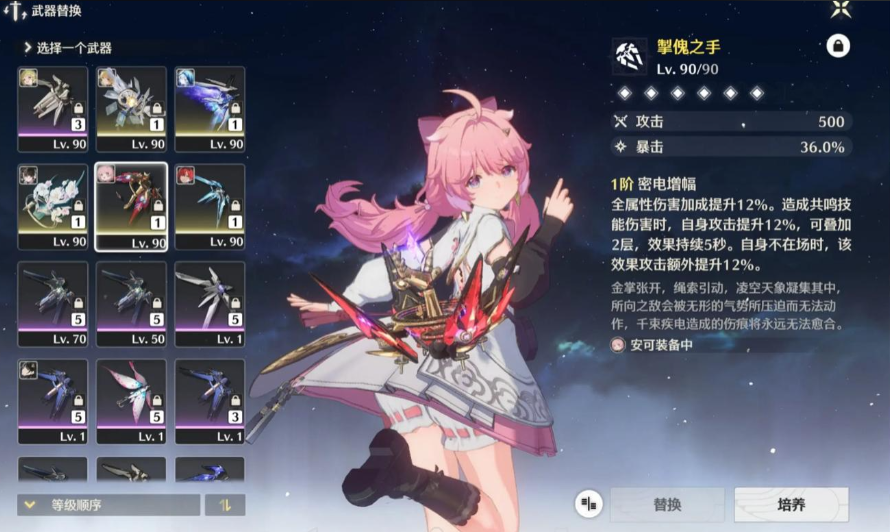
Task: Toggle ascending/descending sort order button
Action: coord(224,505)
